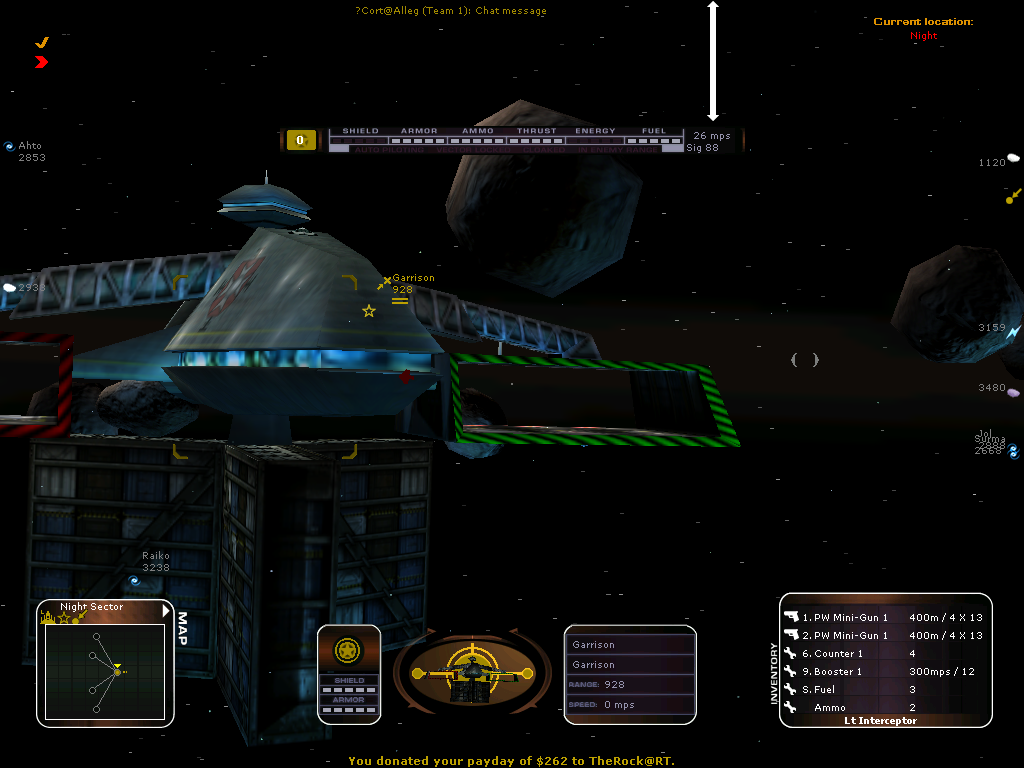
Task: Select the Ammo inventory row
Action: (882, 707)
